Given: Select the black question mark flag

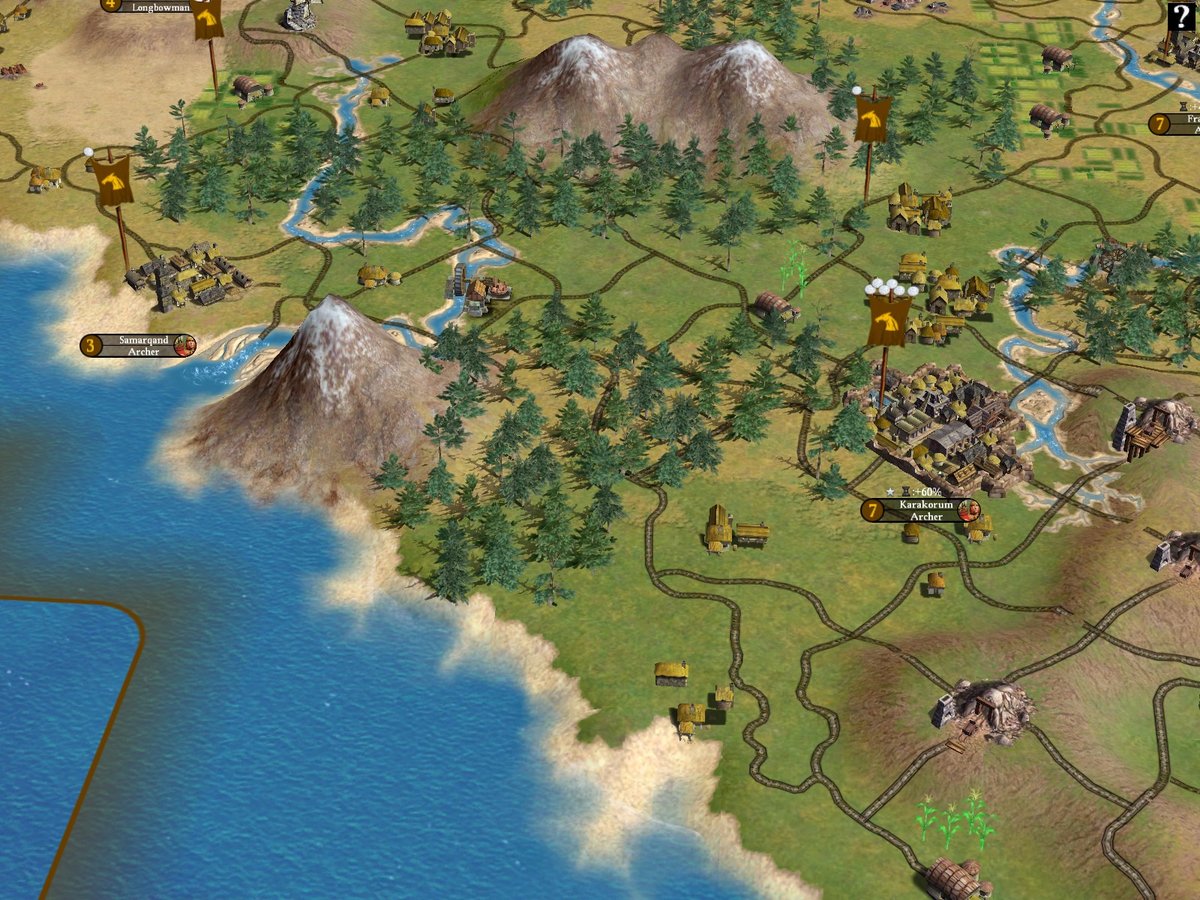Looking at the screenshot, I should coord(1180,17).
